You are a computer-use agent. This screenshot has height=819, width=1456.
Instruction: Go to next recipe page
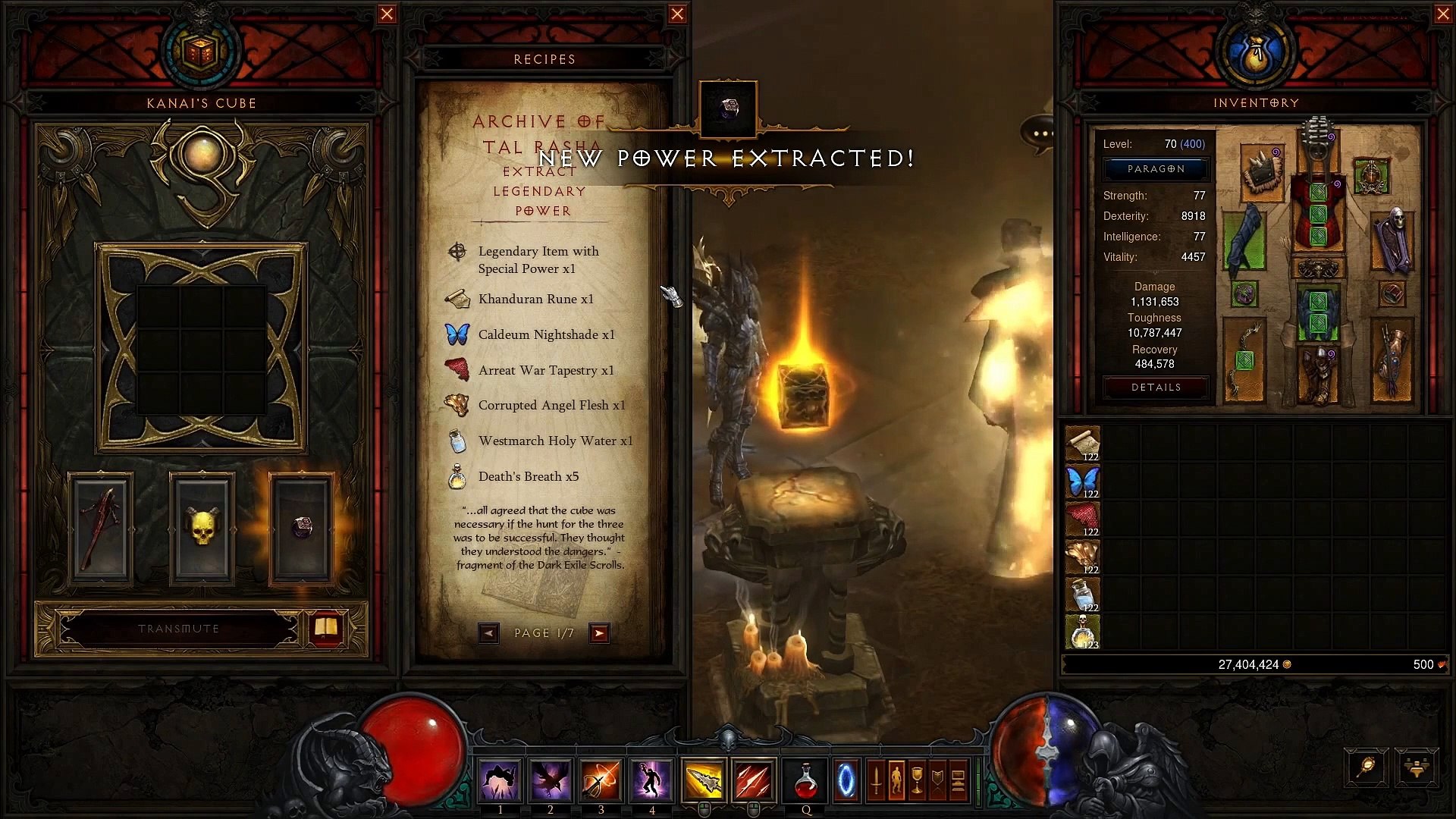(599, 633)
